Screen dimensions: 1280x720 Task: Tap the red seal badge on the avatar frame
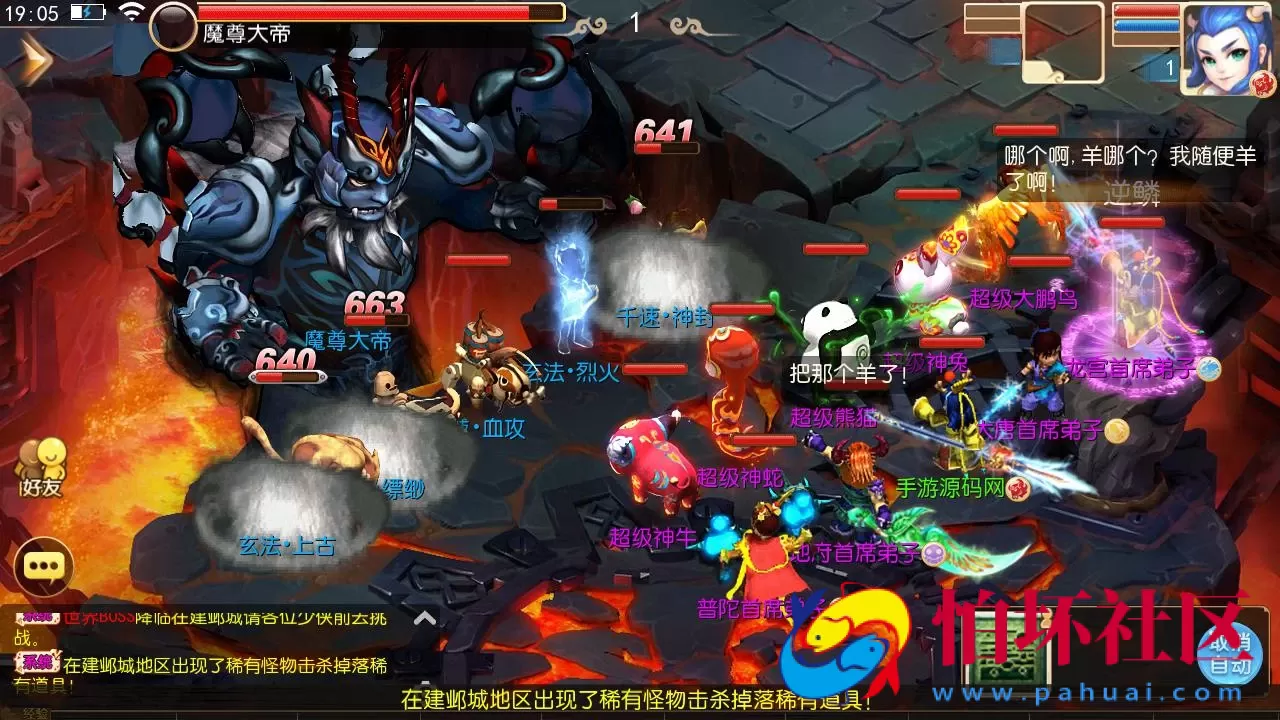1264,84
